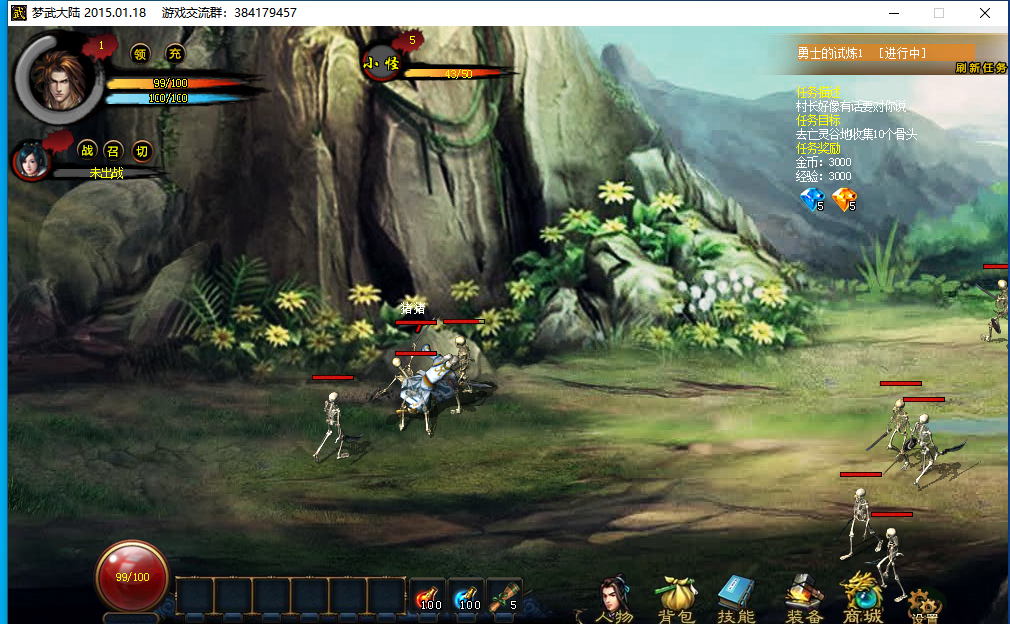1010x624 pixels.
Task: Click the blue gem reward icon
Action: tap(811, 200)
